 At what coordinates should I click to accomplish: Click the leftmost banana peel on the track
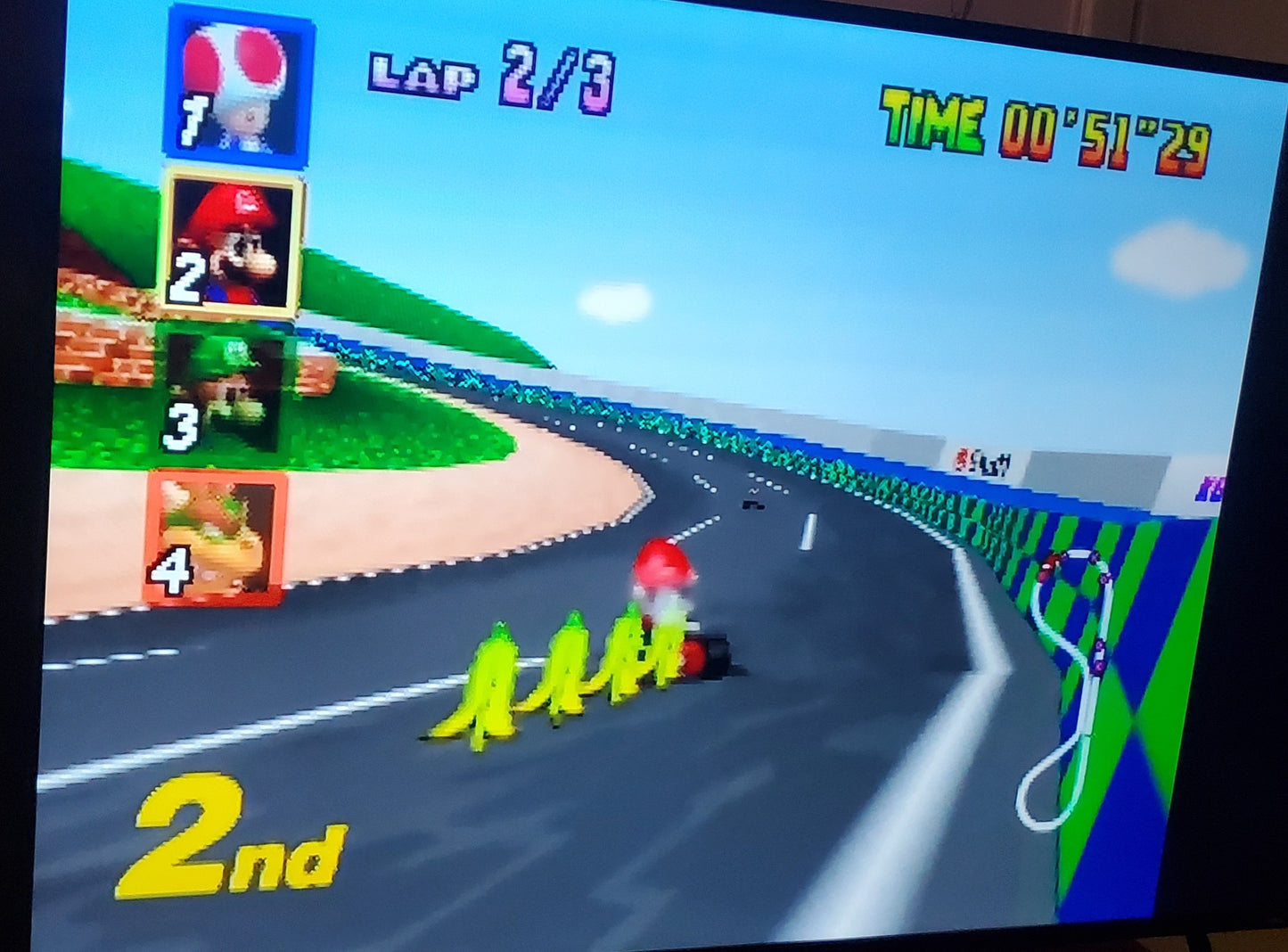(x=486, y=682)
